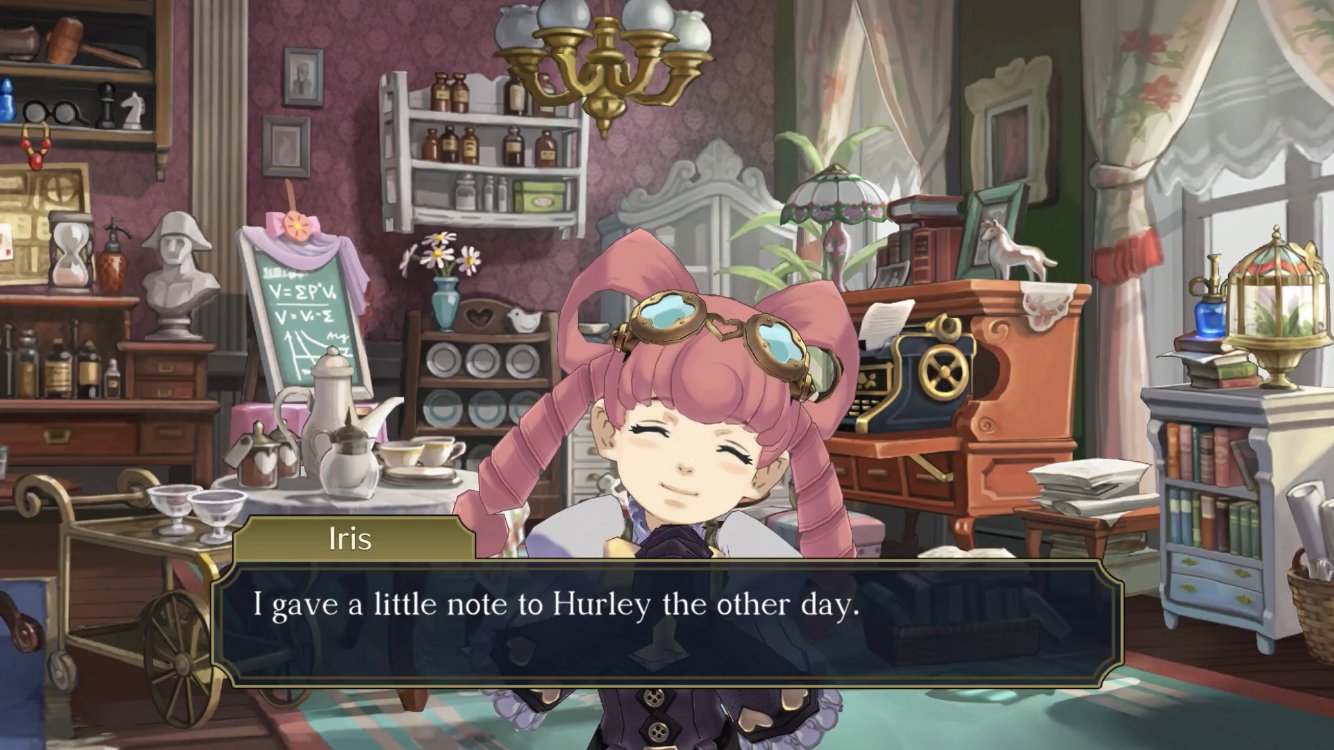Viewport: 1334px width, 750px height.
Task: Select the books on the right bookshelf
Action: (x=1210, y=460)
